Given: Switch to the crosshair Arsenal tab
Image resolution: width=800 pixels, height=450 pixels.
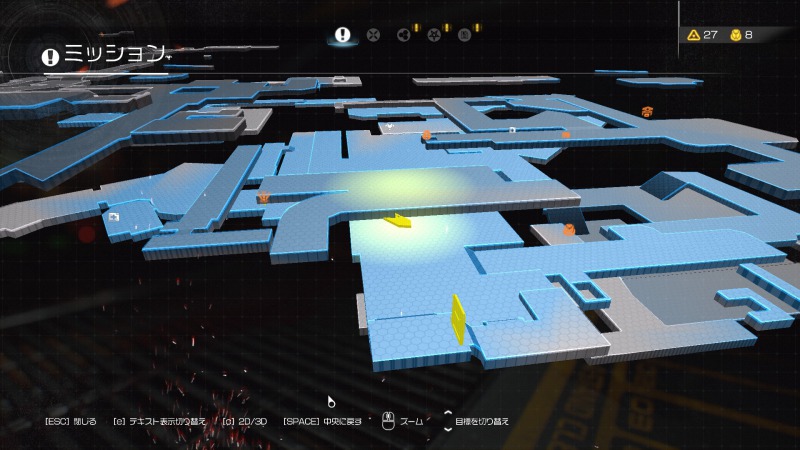Looking at the screenshot, I should (373, 35).
